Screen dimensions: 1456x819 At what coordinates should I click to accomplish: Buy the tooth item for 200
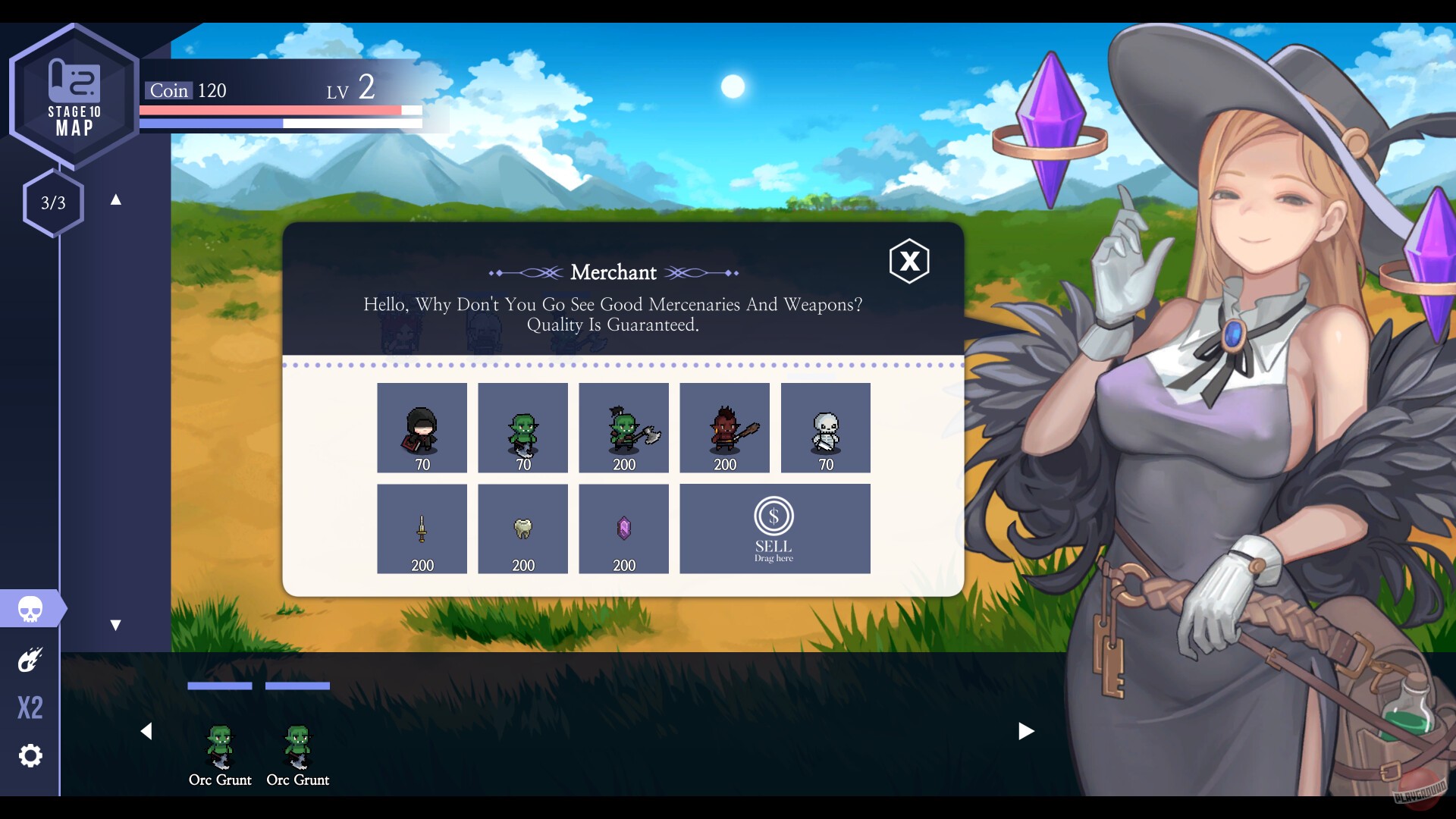tap(522, 529)
